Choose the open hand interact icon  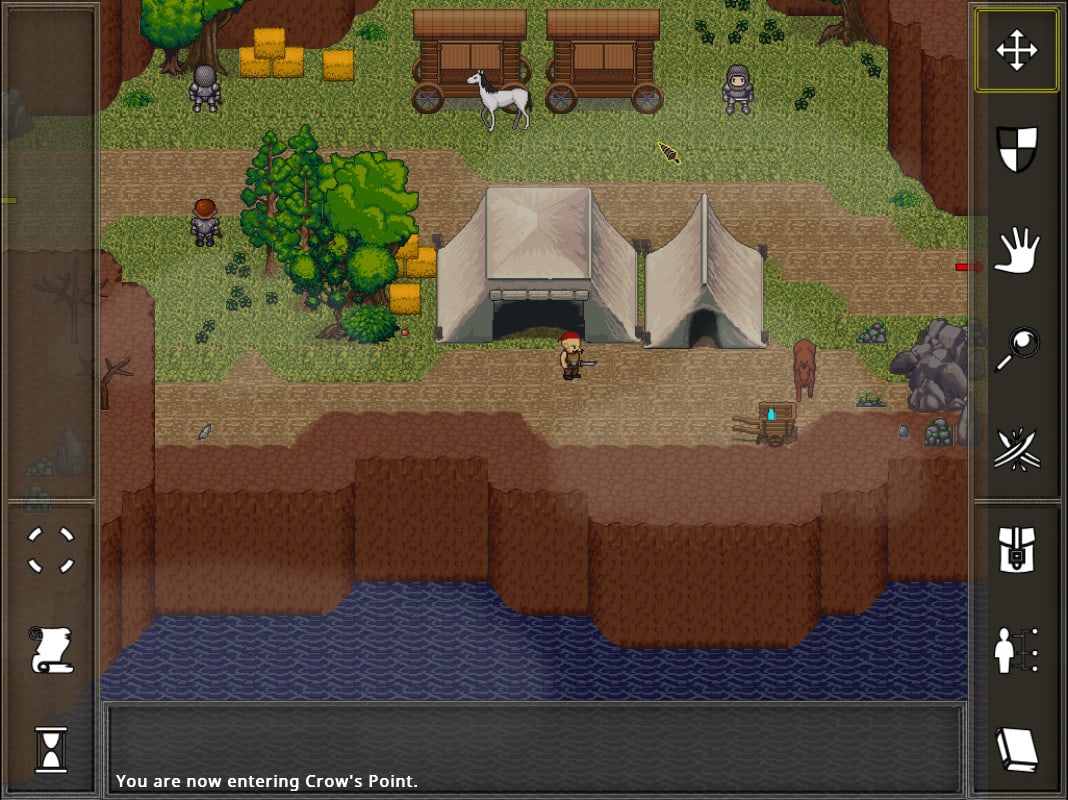[x=1018, y=249]
